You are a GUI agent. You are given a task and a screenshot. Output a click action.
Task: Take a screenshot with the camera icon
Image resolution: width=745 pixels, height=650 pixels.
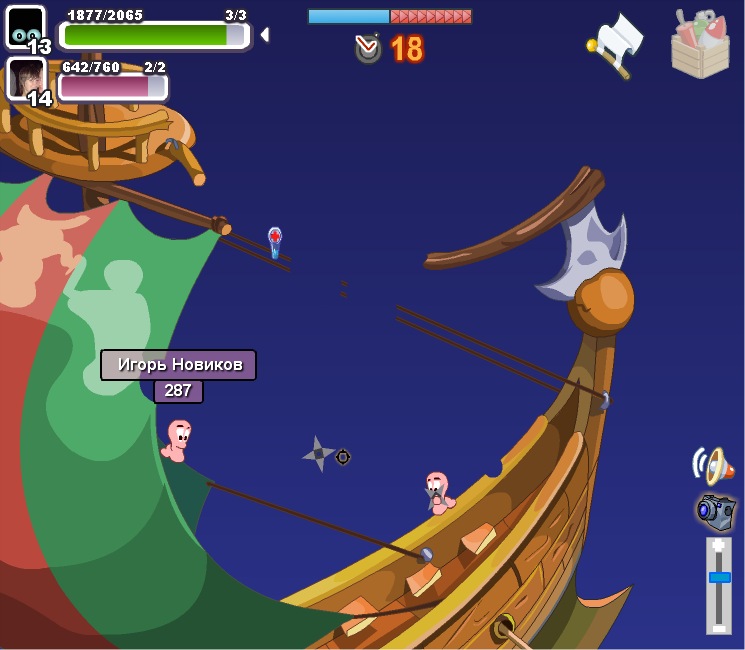(x=716, y=511)
